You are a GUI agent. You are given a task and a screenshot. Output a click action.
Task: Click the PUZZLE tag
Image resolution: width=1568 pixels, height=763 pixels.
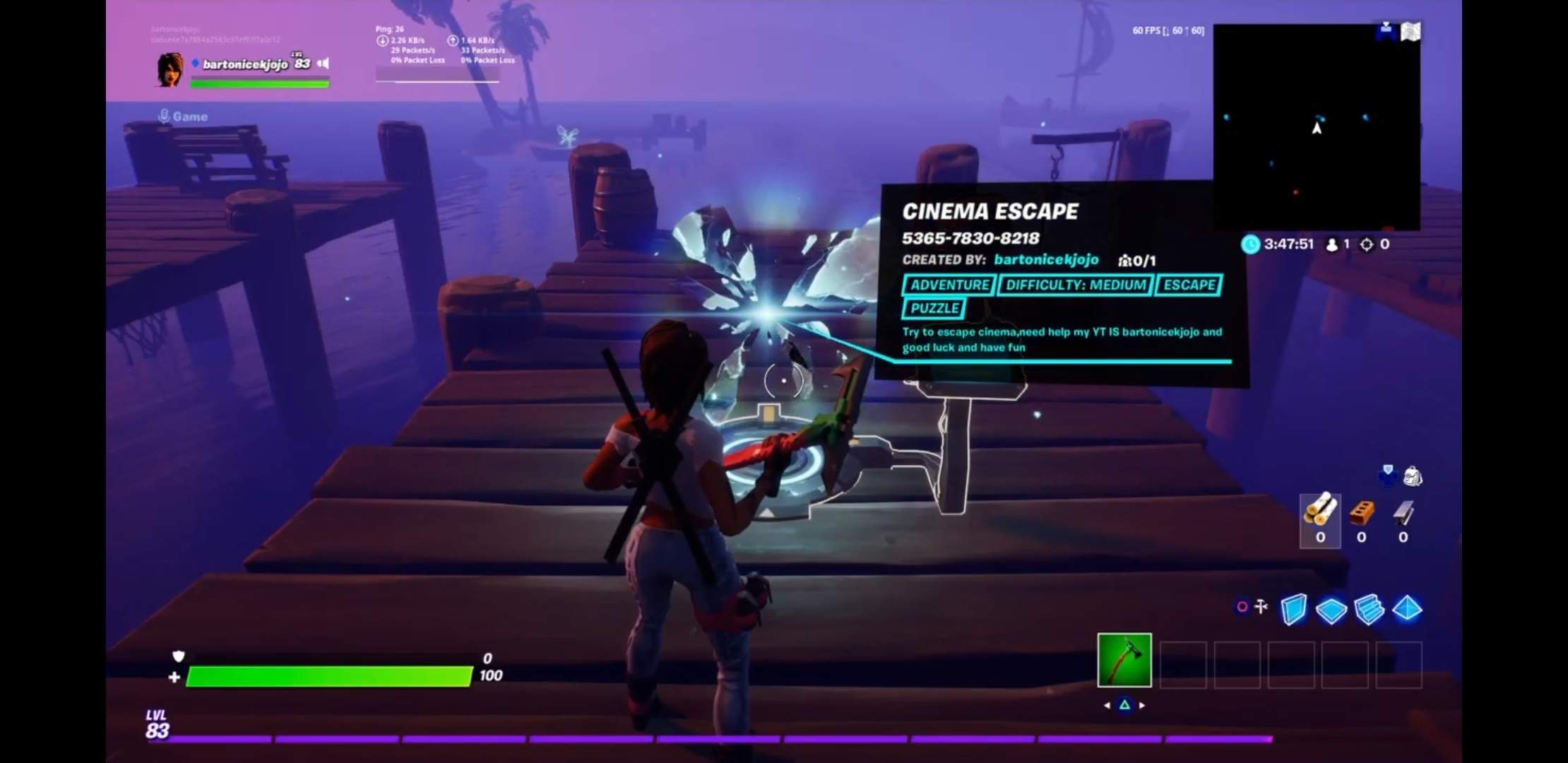(x=934, y=308)
